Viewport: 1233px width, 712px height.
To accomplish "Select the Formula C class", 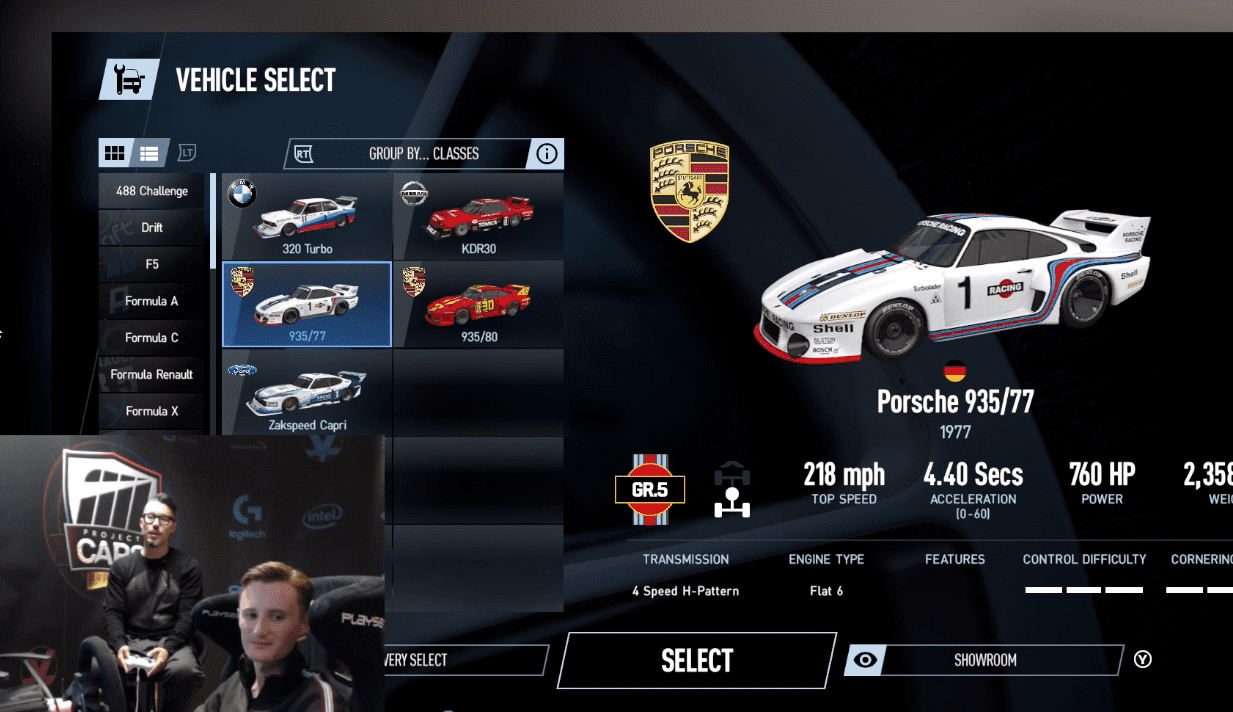I will tap(152, 338).
